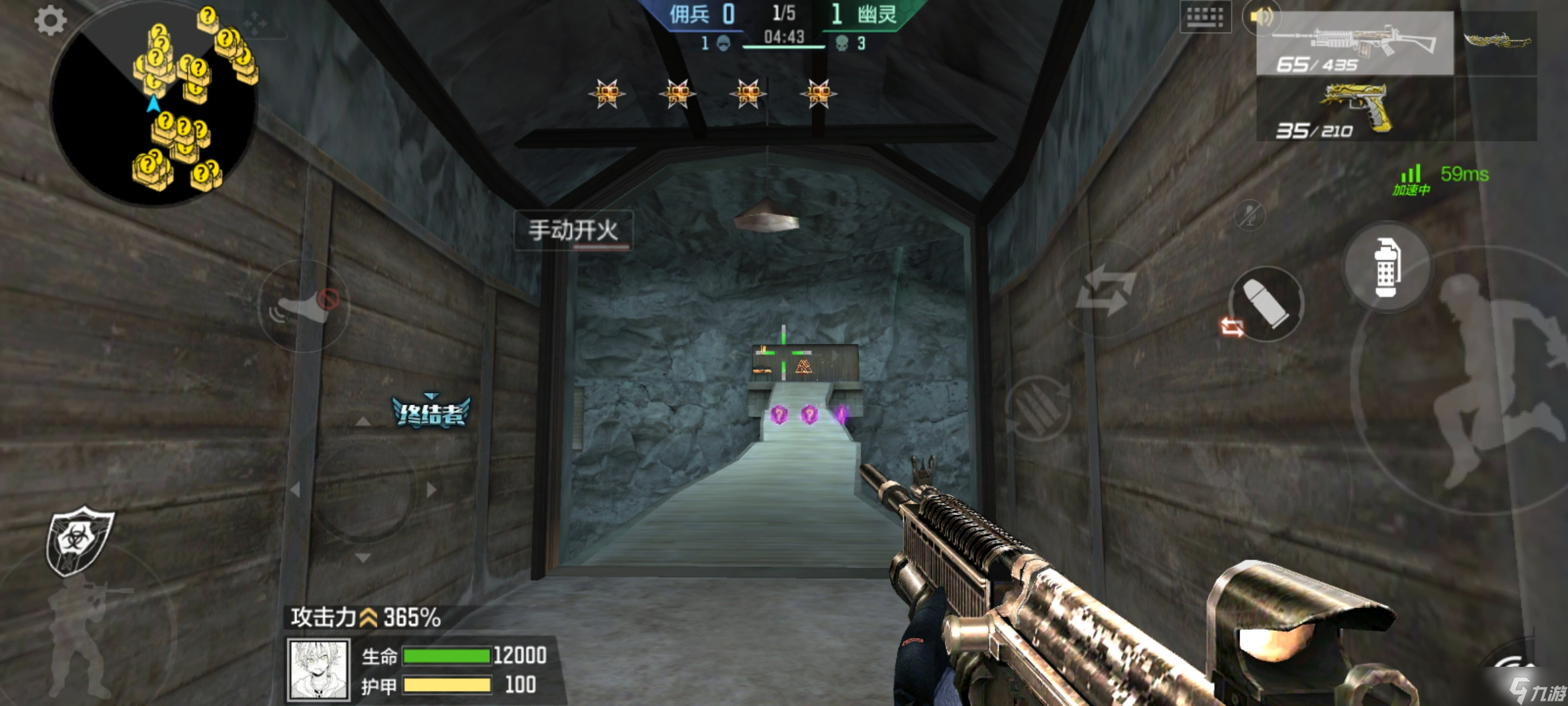Toggle the speaker voice icon
Image resolution: width=1568 pixels, height=706 pixels.
(1261, 17)
